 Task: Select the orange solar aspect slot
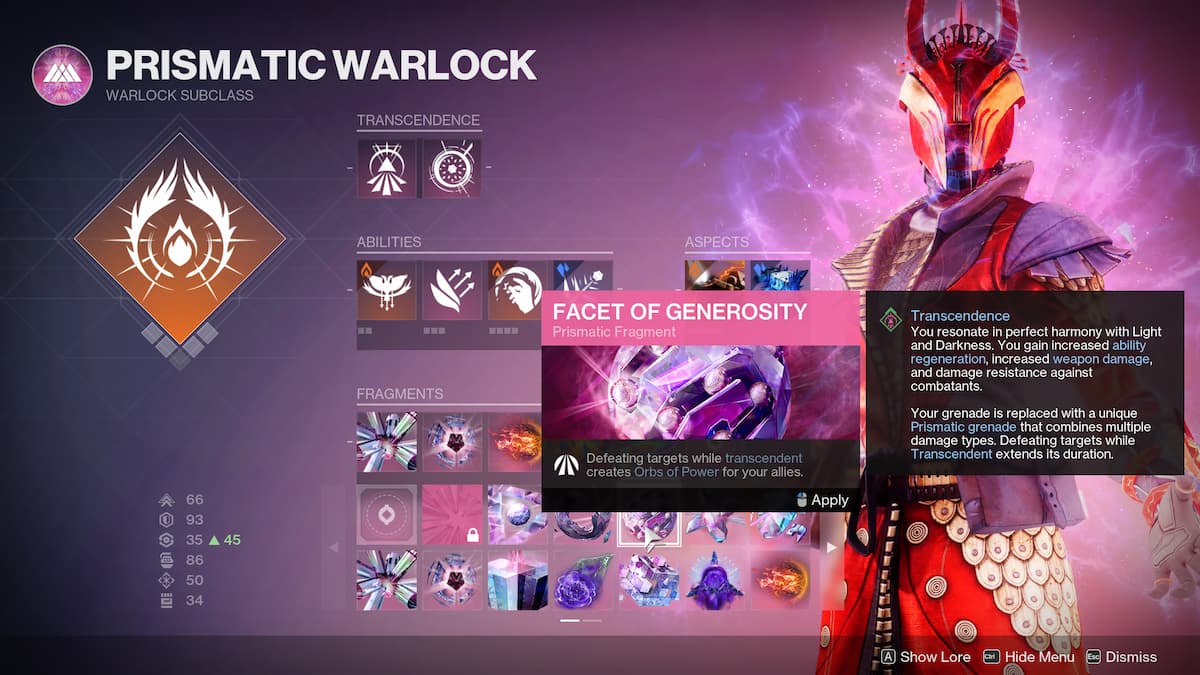(715, 275)
